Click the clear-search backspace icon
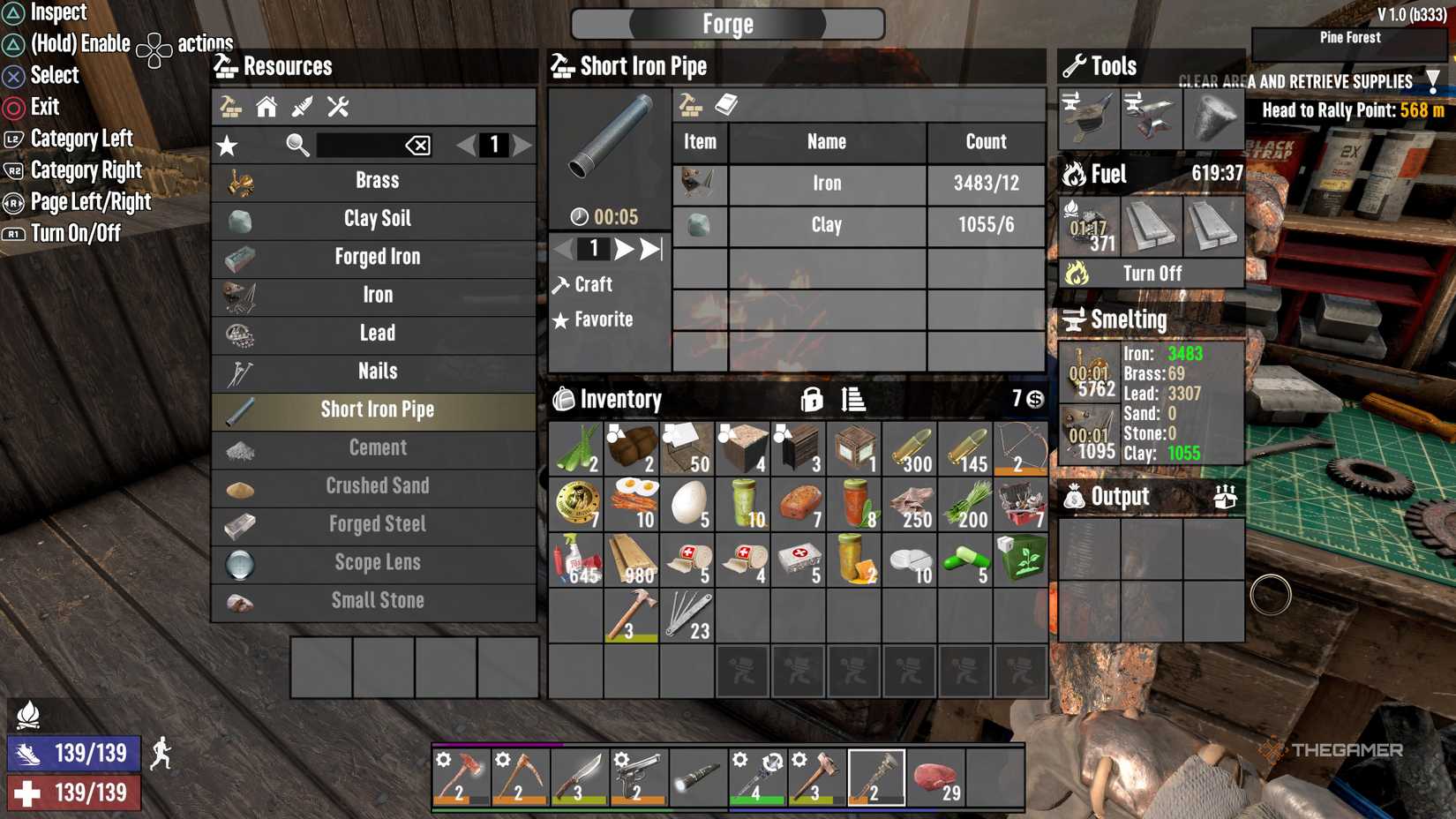The width and height of the screenshot is (1456, 819). pyautogui.click(x=420, y=146)
